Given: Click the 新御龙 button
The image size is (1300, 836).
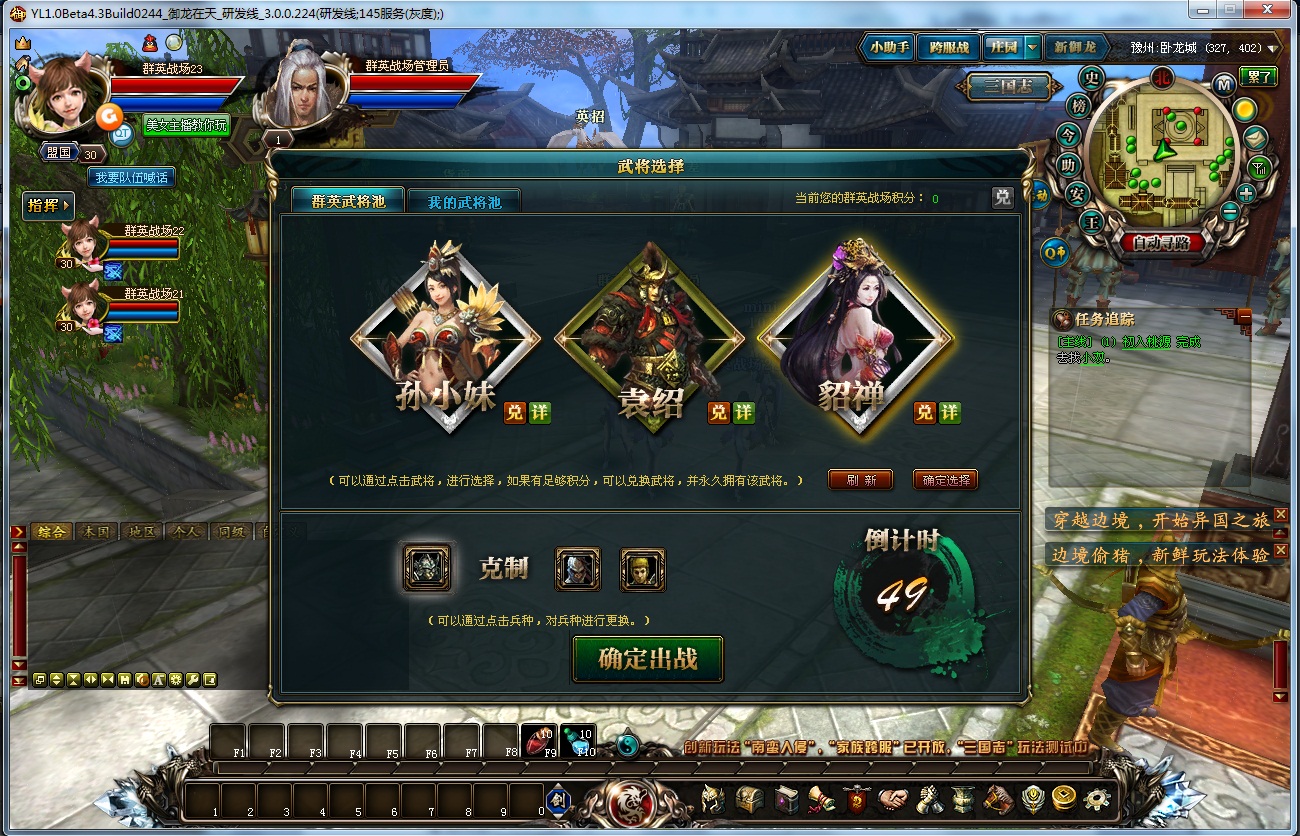Looking at the screenshot, I should [1075, 47].
